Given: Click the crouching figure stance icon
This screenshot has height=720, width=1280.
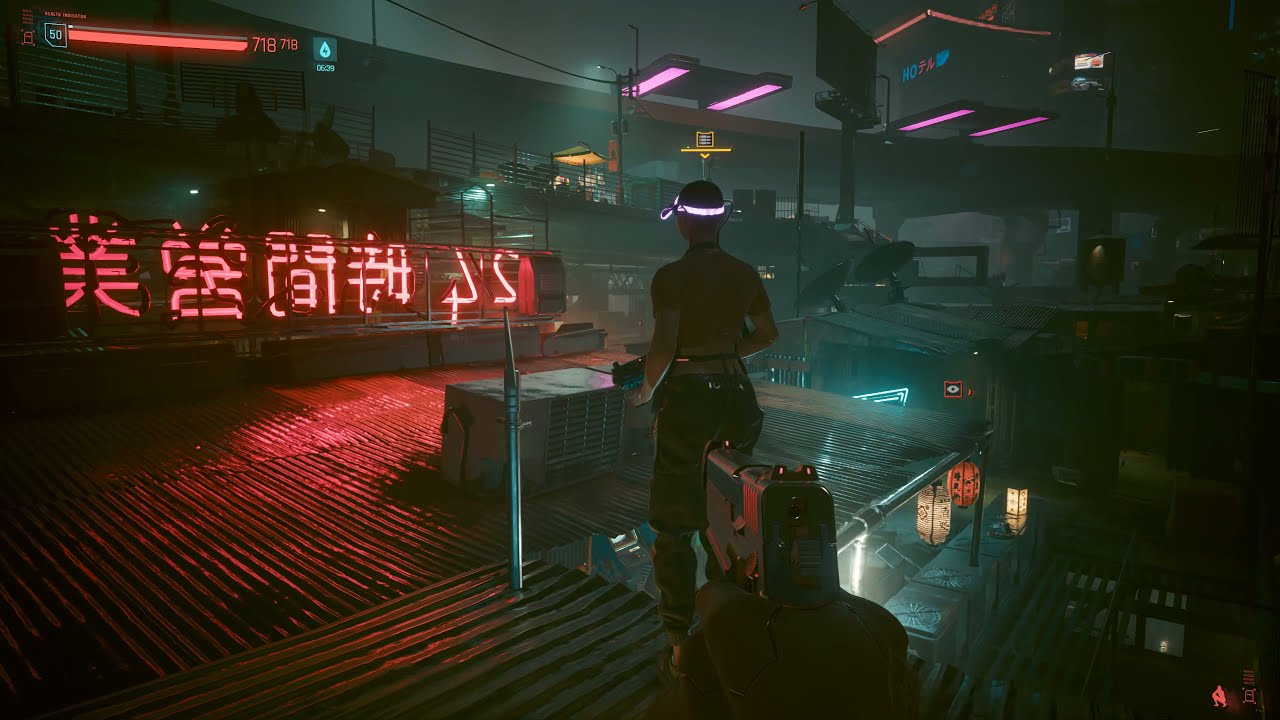Looking at the screenshot, I should [x=1219, y=696].
